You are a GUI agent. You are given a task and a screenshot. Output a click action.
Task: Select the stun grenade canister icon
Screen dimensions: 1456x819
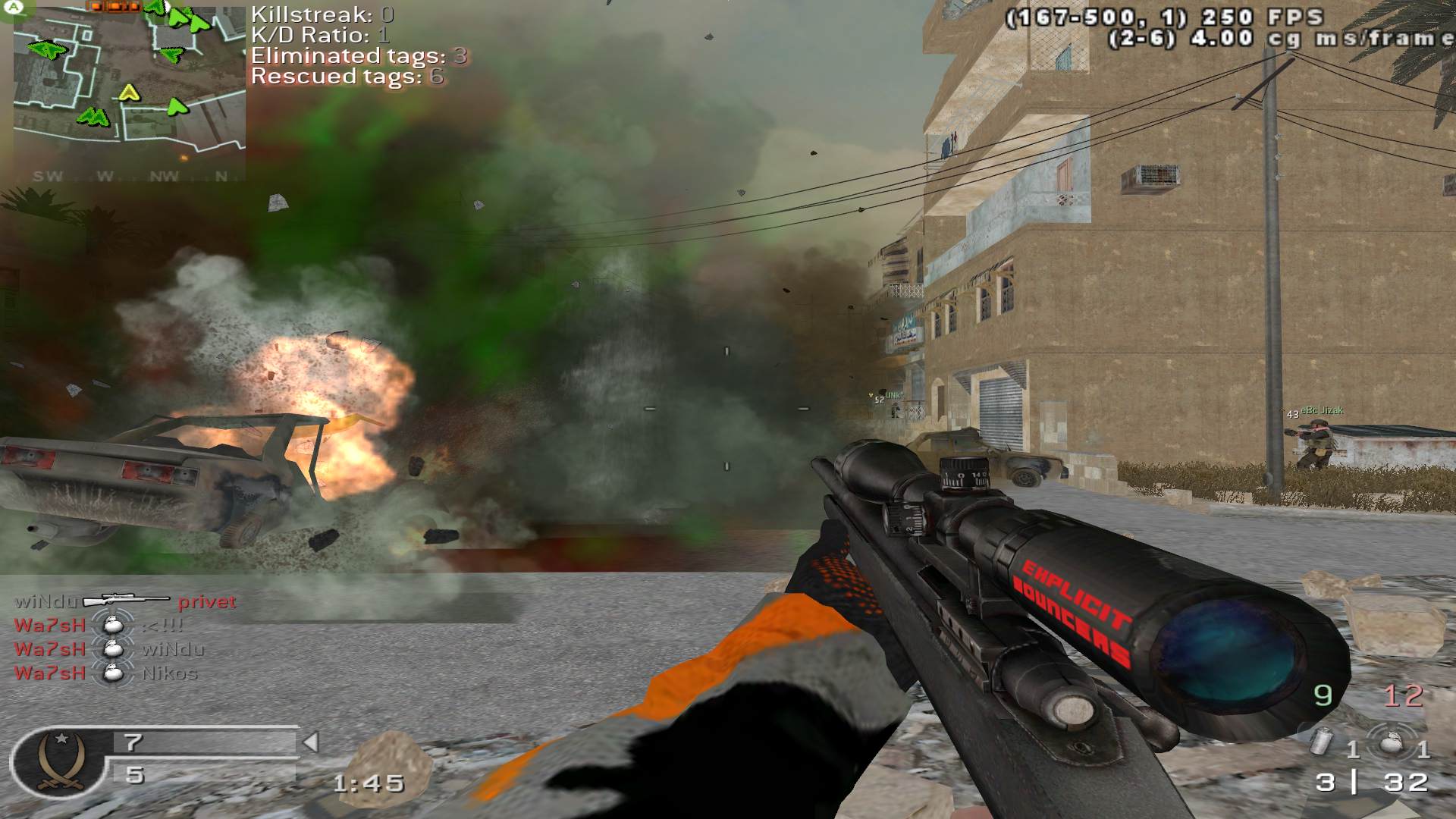[1323, 741]
